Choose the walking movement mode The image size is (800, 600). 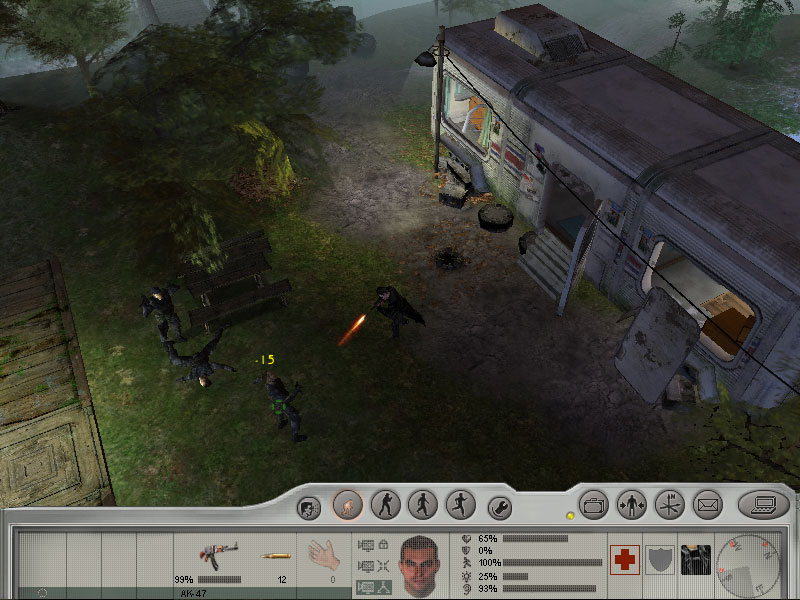pyautogui.click(x=422, y=504)
